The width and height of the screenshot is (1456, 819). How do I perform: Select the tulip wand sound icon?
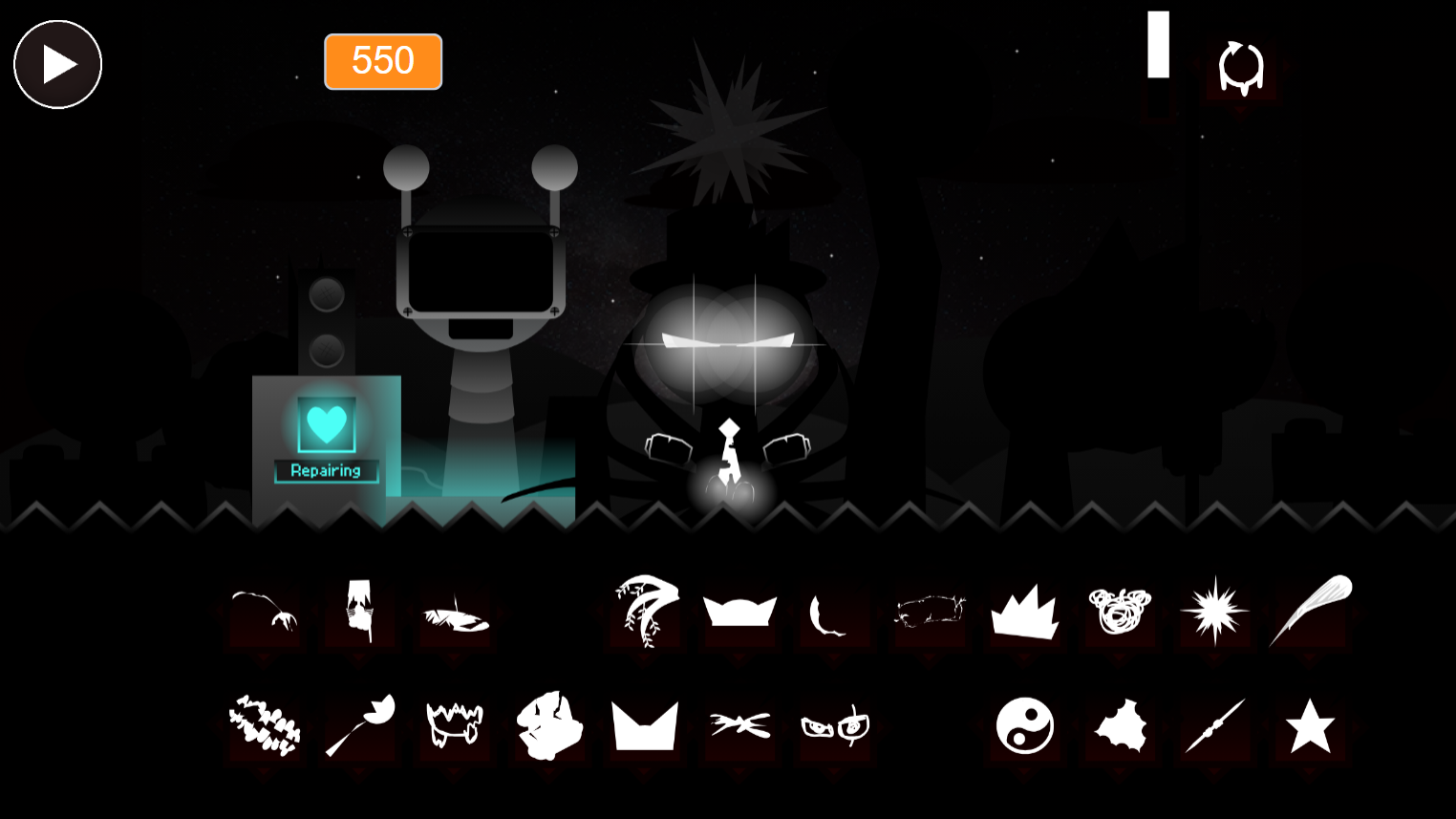click(x=360, y=724)
